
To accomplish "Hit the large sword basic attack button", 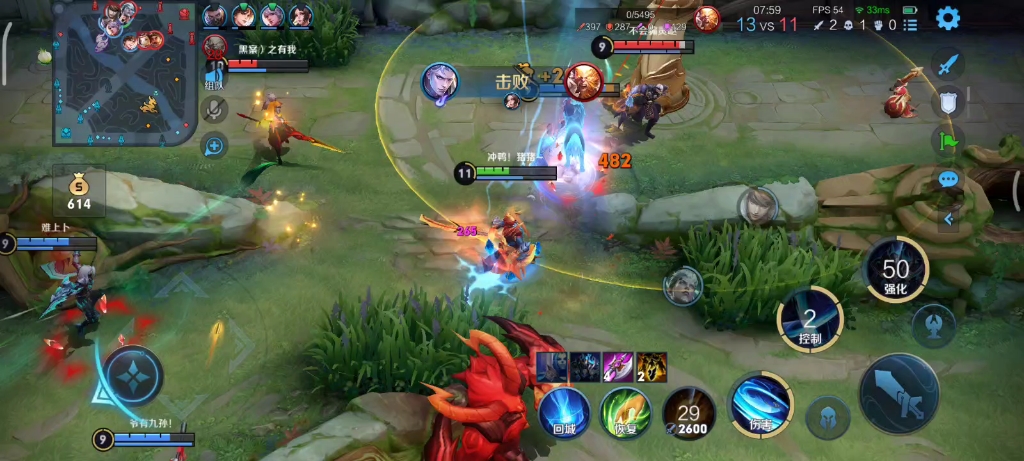I will 898,393.
